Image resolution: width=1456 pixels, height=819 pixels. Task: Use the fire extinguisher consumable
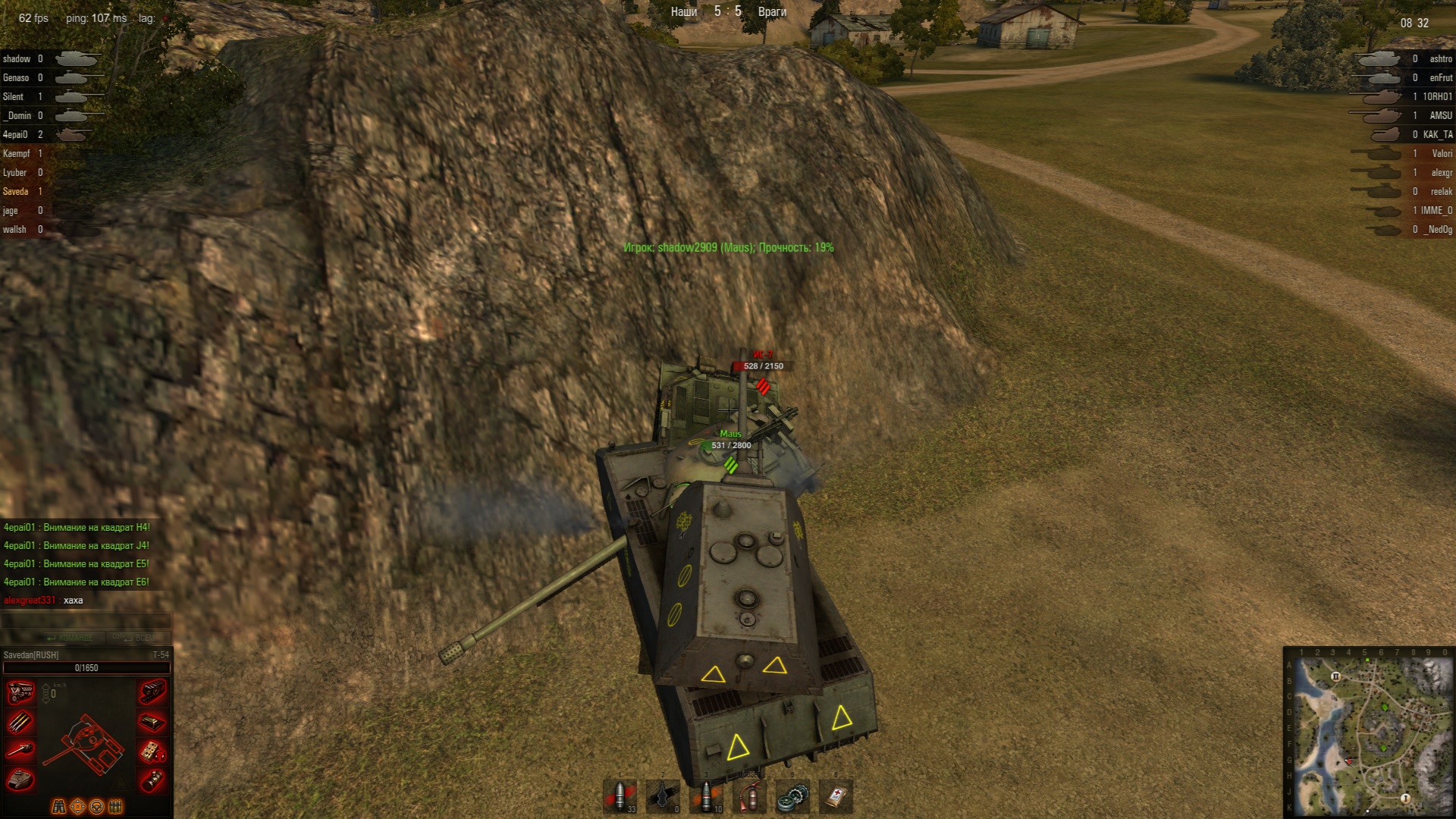click(x=749, y=796)
